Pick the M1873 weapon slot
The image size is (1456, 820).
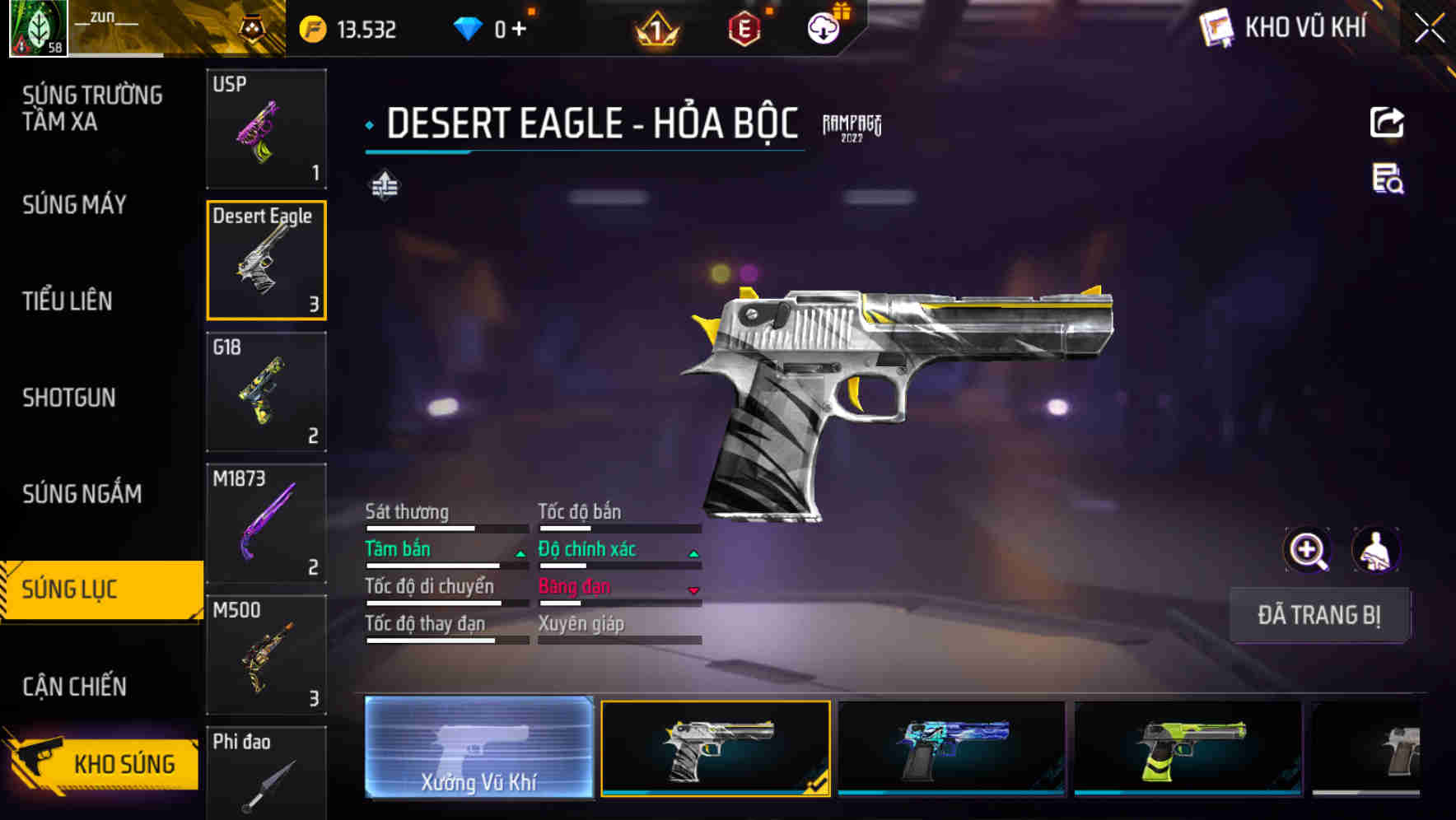266,524
